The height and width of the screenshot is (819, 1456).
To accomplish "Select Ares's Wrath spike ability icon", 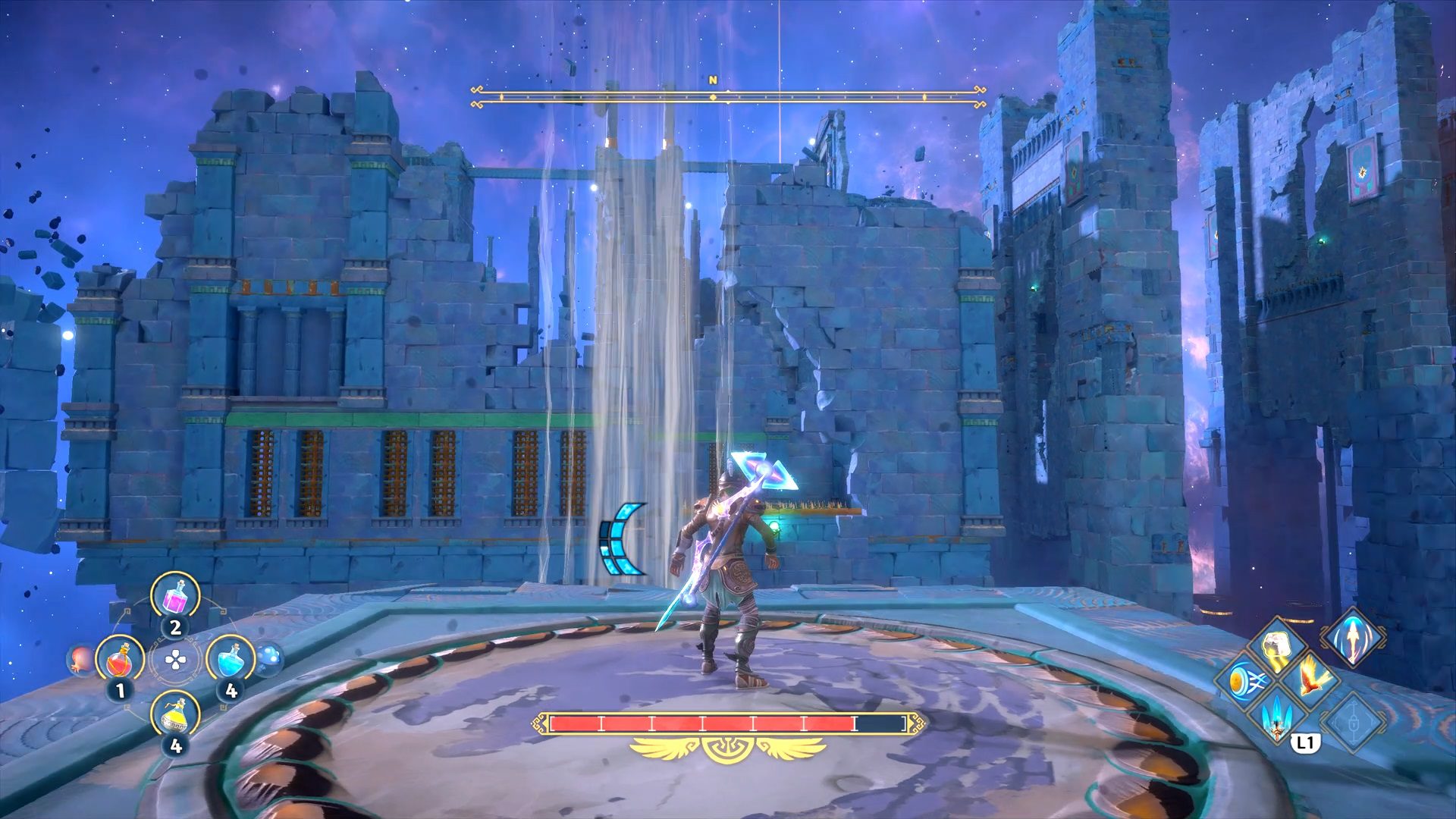I will point(1277,720).
